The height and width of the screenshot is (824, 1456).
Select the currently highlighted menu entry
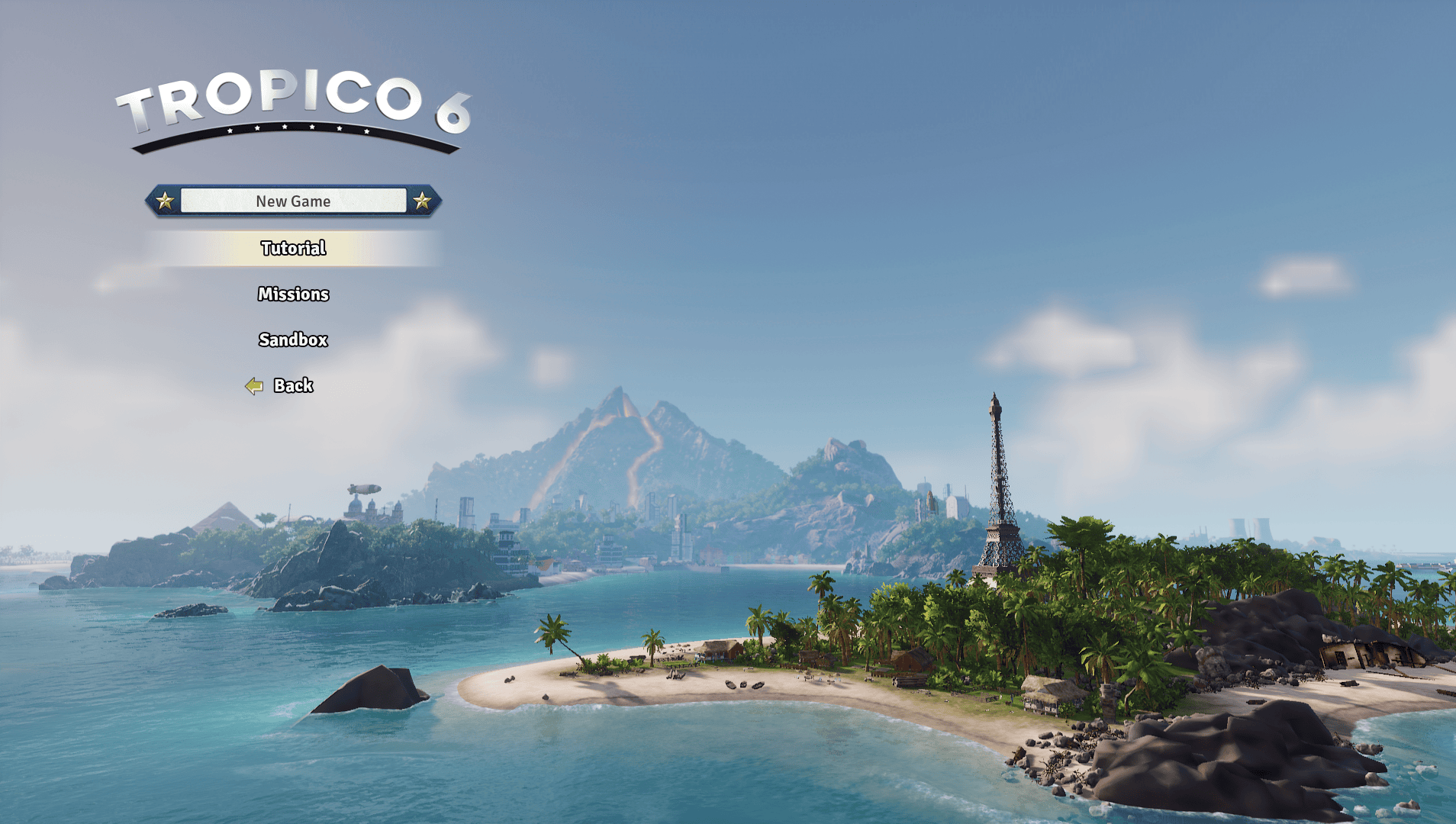coord(293,247)
